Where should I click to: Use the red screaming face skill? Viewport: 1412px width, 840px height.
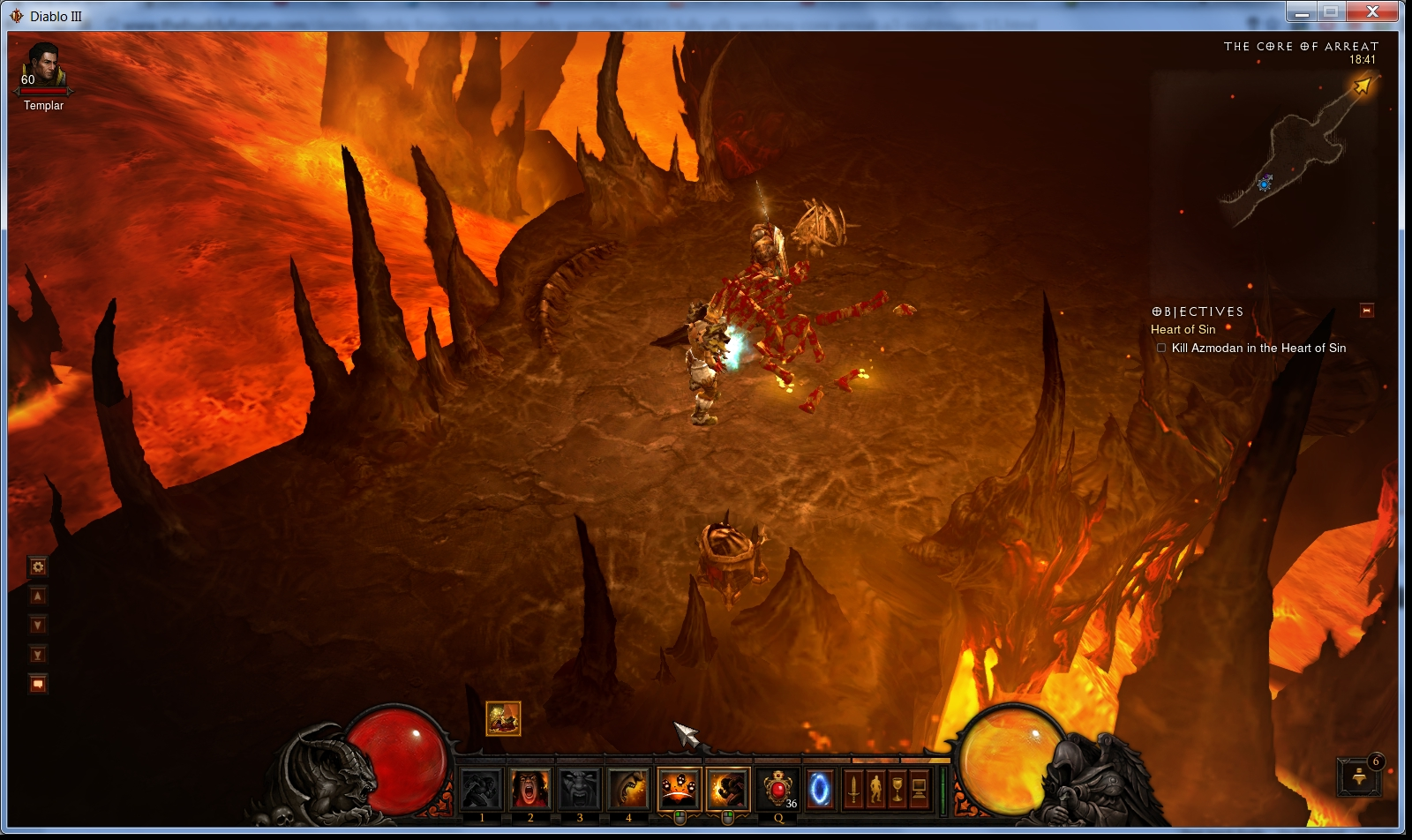(530, 788)
